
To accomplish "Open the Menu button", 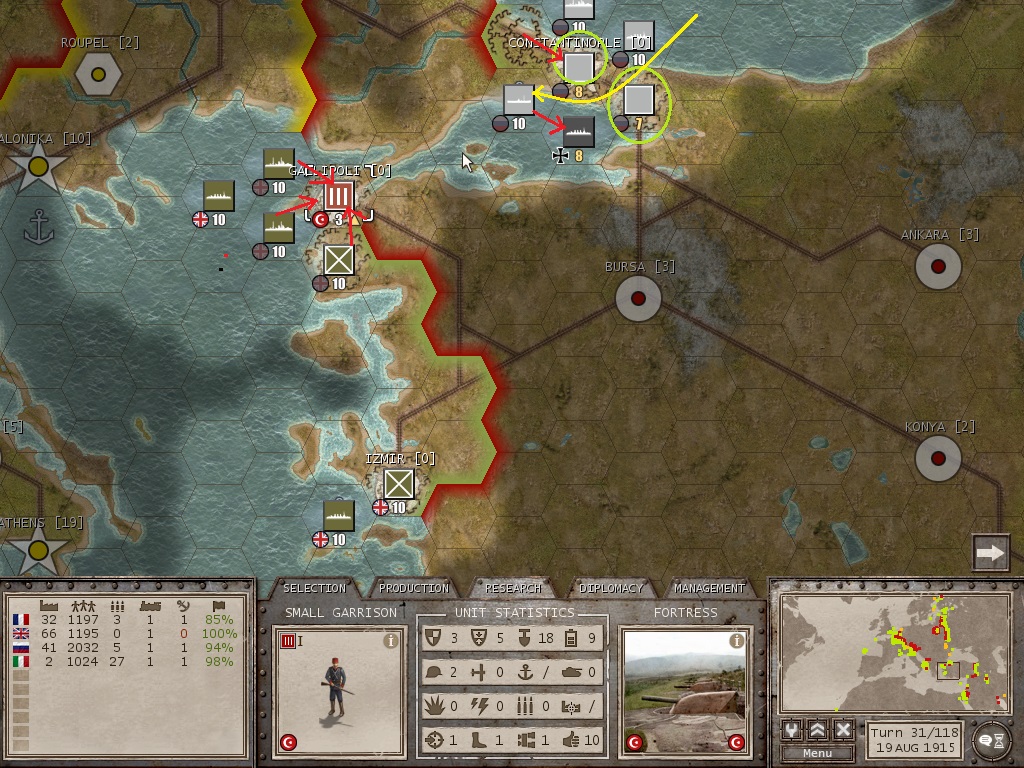I will (x=817, y=753).
